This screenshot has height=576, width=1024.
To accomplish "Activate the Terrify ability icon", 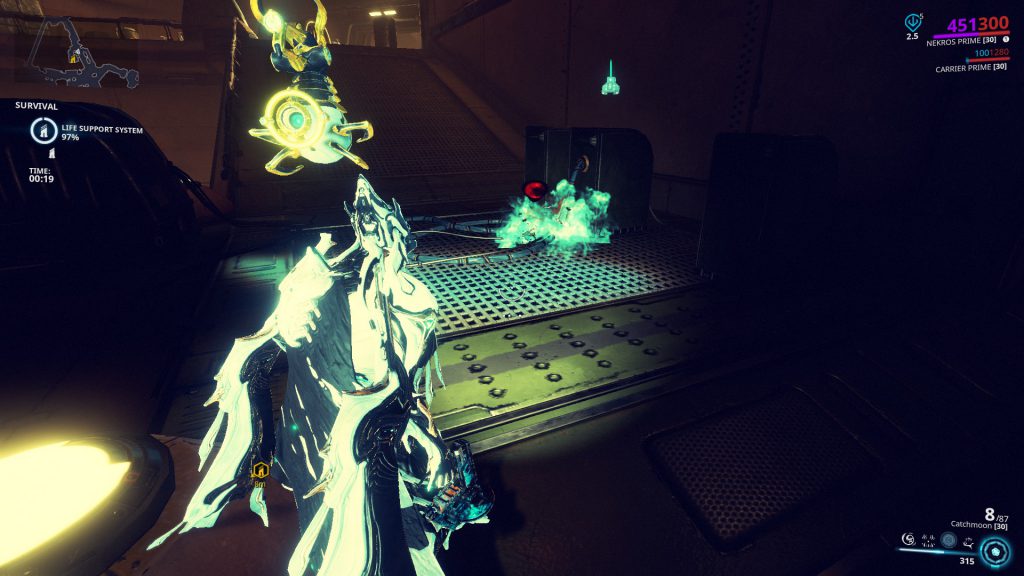I will click(927, 539).
